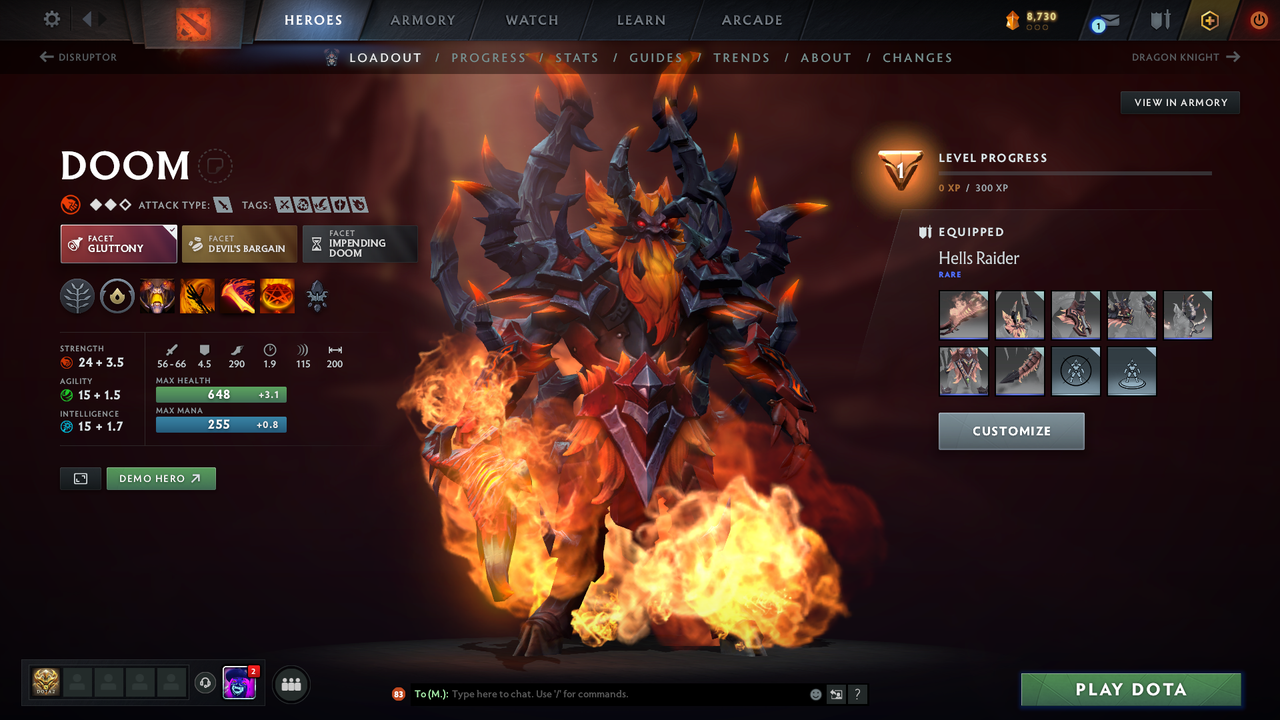Viewport: 1280px width, 720px height.
Task: View the innate ability droplet icon
Action: [x=117, y=296]
